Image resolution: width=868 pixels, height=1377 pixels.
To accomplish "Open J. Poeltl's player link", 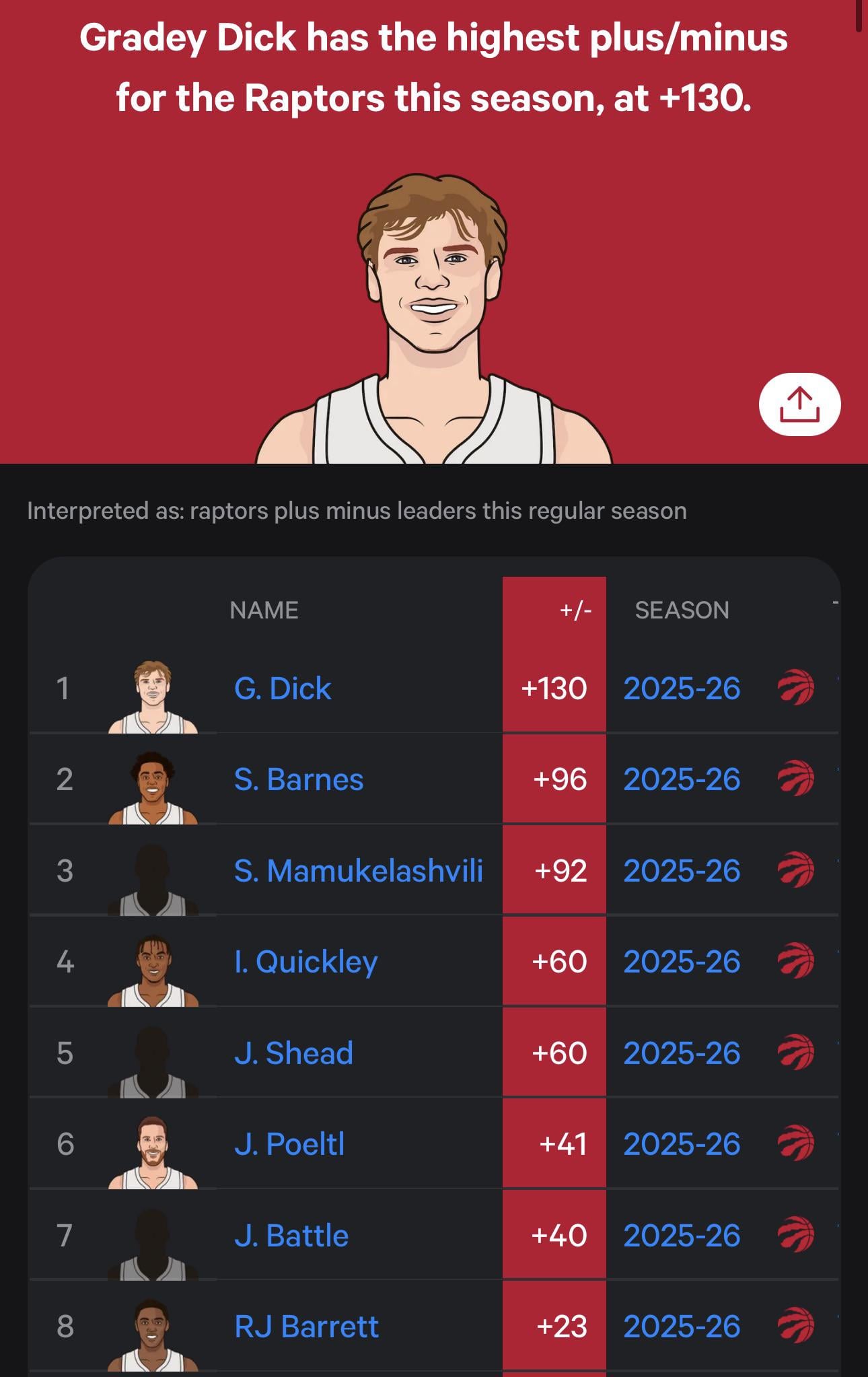I will point(289,1144).
